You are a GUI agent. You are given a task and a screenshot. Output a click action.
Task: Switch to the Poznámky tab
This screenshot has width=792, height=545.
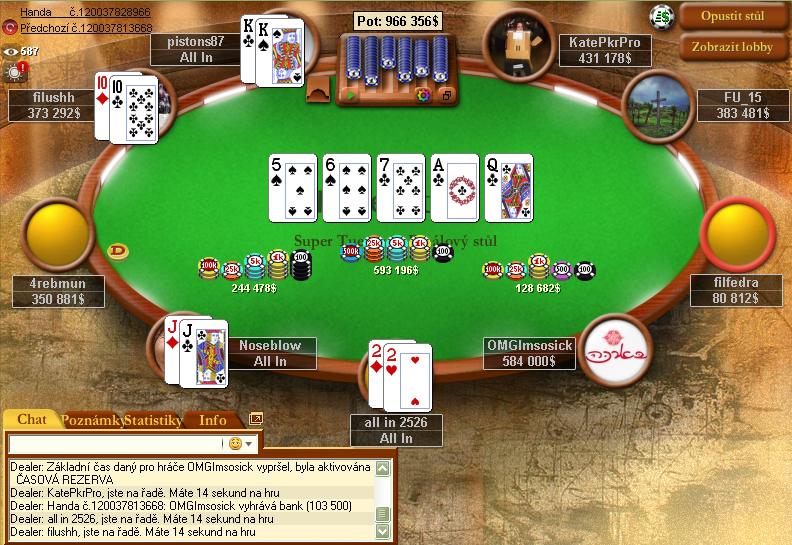91,421
